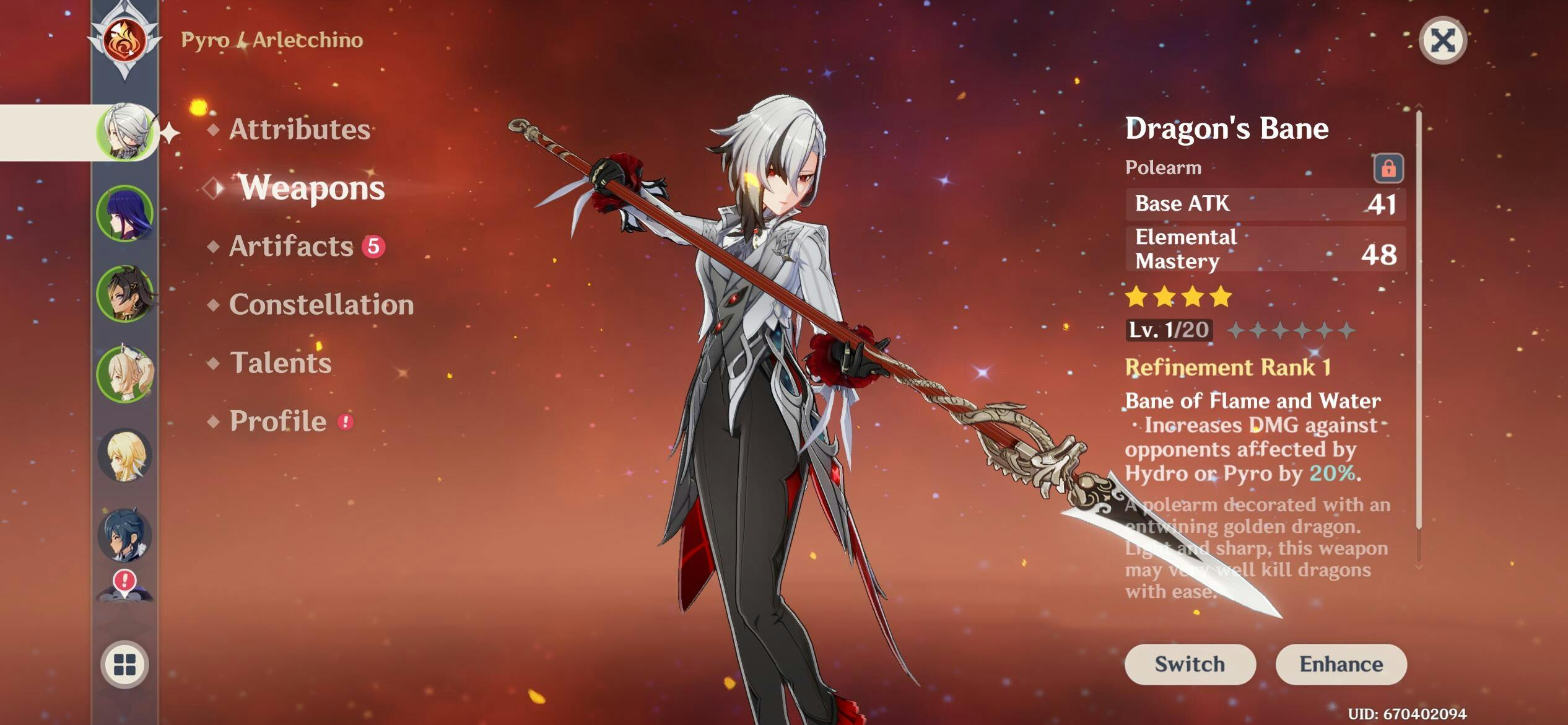The image size is (1568, 725).
Task: Open the Attributes section
Action: click(x=300, y=129)
